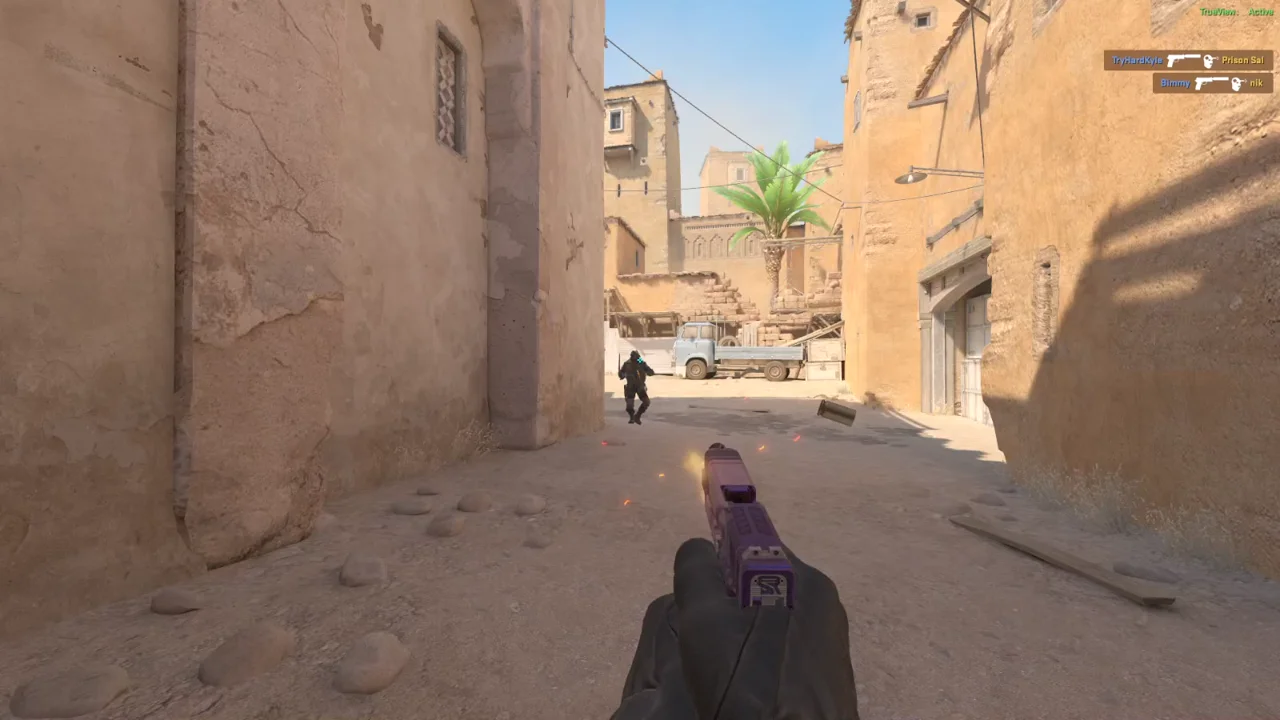Select the Bimmy kill feed entry
This screenshot has height=720, width=1280.
(x=1212, y=84)
